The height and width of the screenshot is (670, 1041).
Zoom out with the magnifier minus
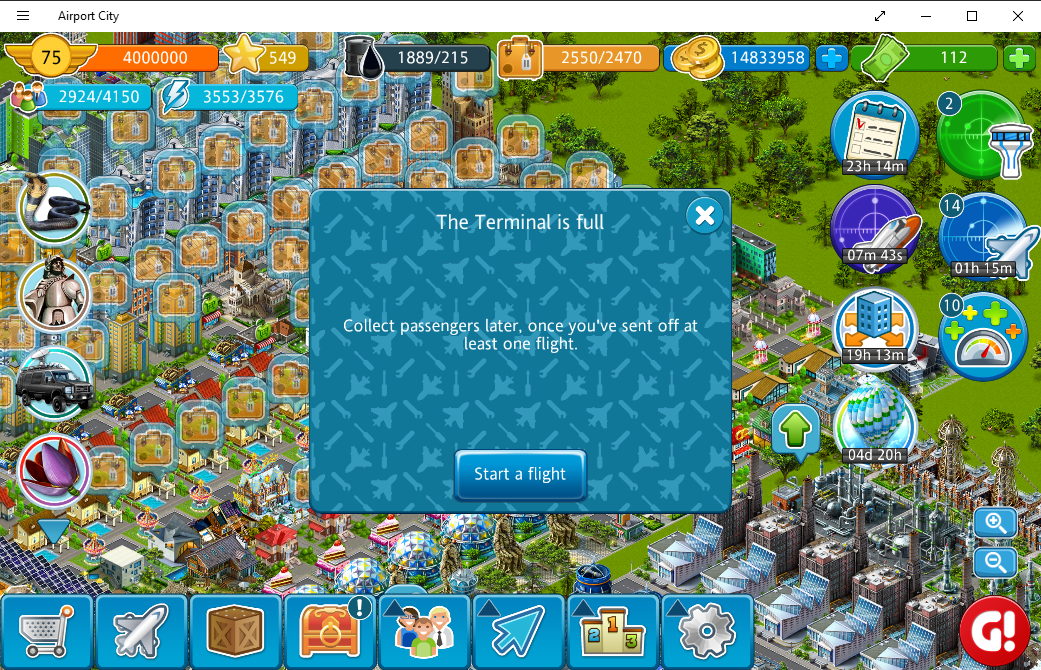(996, 561)
